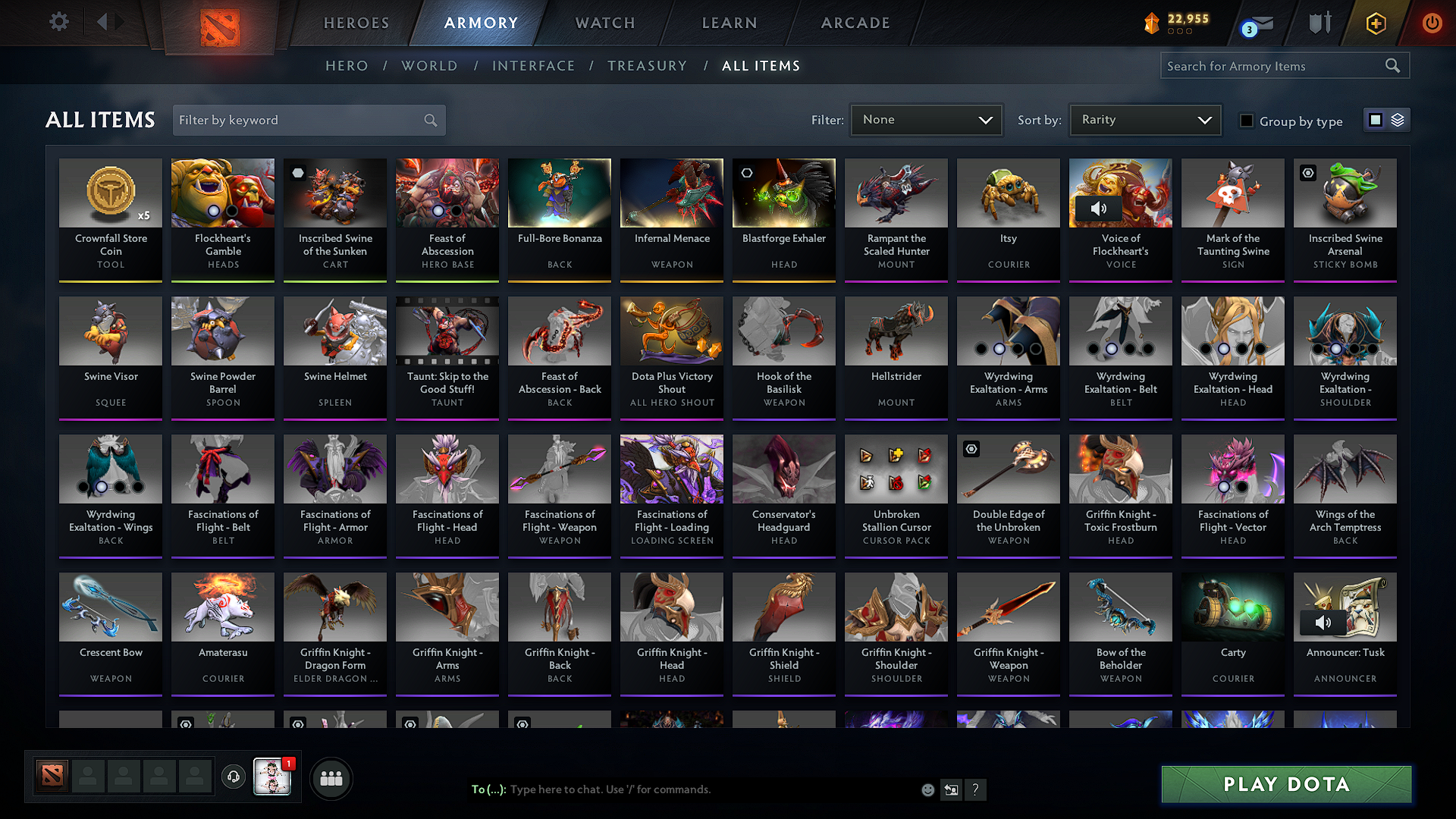Image resolution: width=1456 pixels, height=819 pixels.
Task: Select the TREASURY breadcrumb tab
Action: [x=647, y=65]
